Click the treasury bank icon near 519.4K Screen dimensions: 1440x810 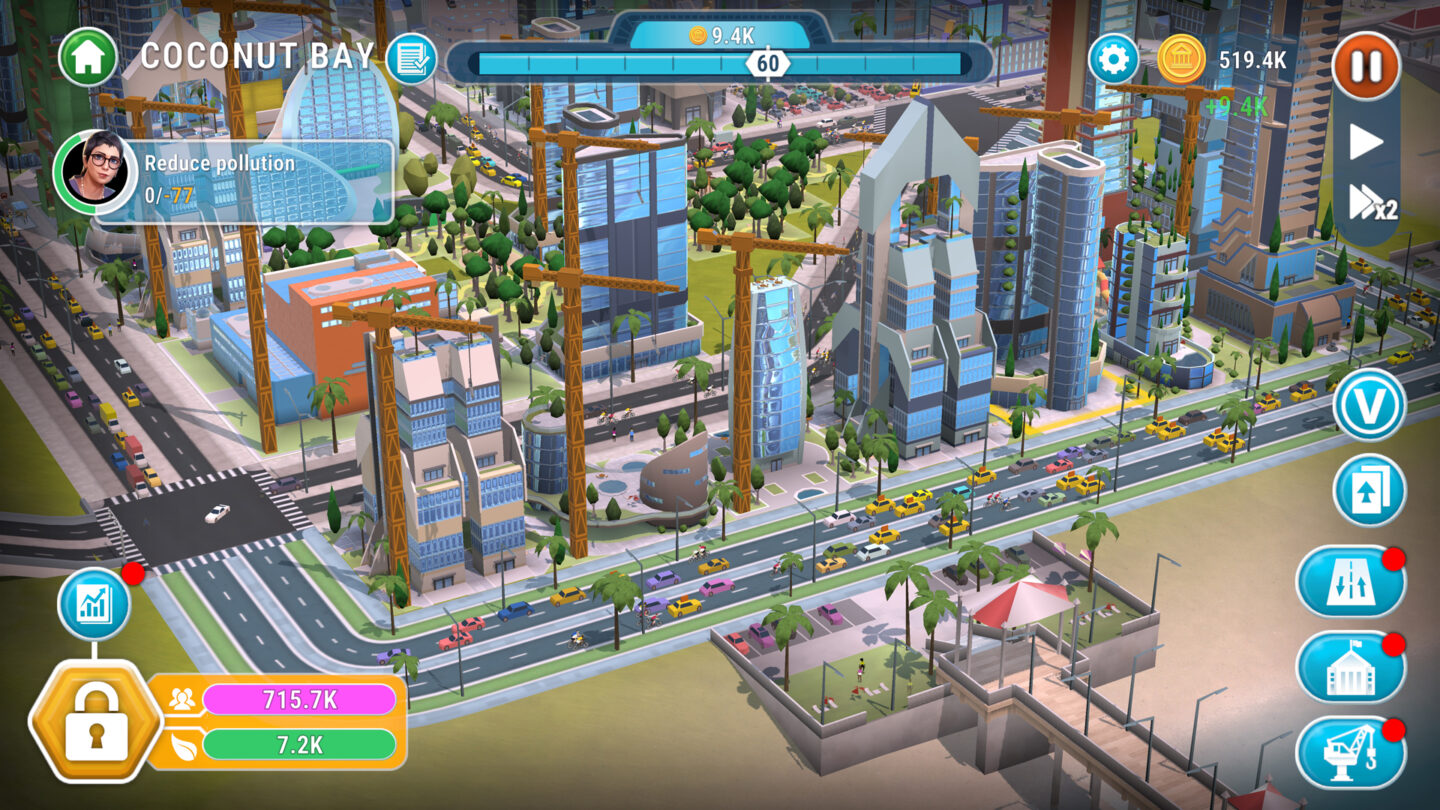(1182, 58)
